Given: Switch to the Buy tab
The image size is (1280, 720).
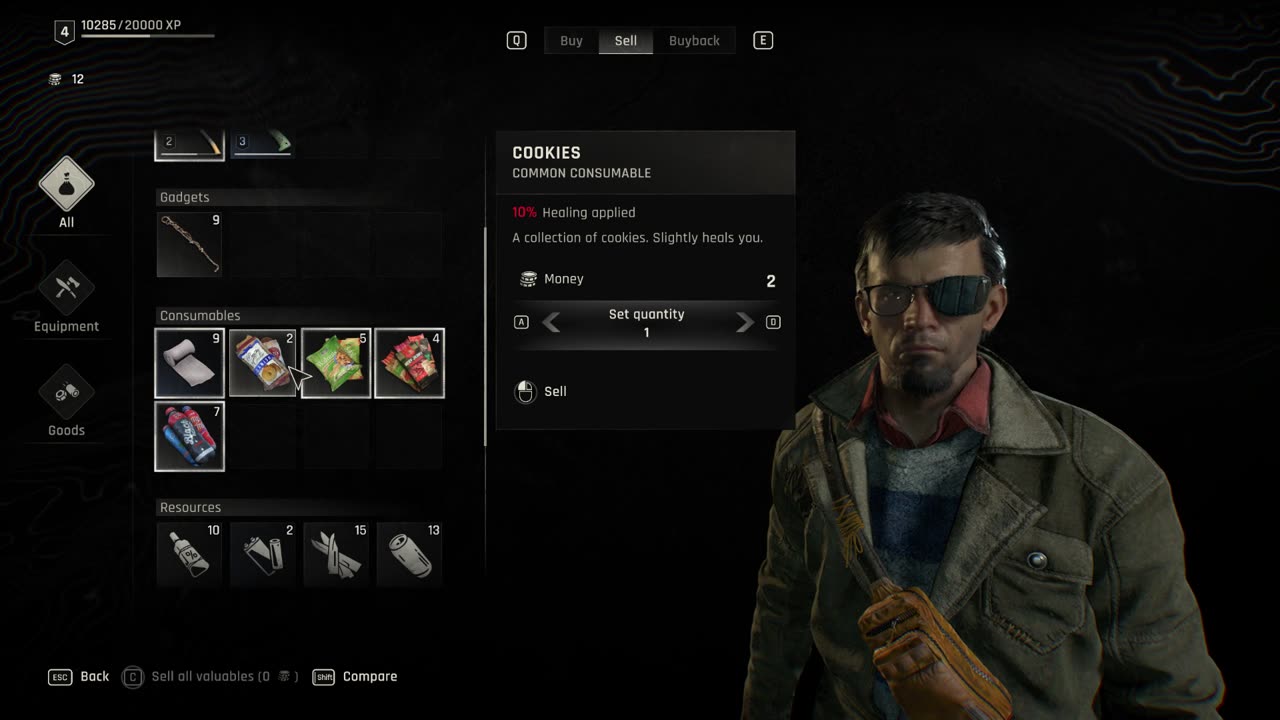Looking at the screenshot, I should pyautogui.click(x=571, y=41).
